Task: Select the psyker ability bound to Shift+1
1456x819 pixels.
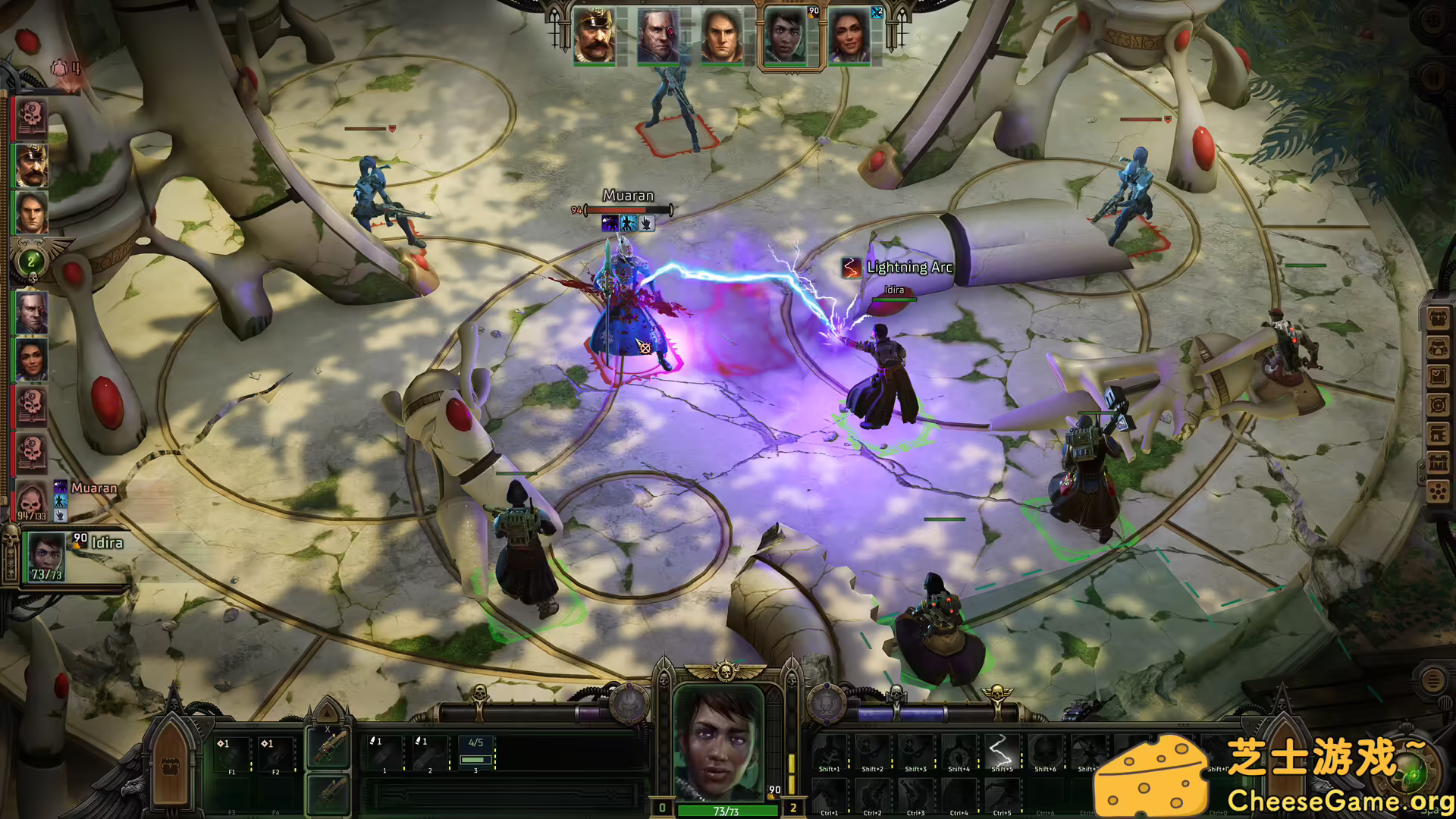Action: click(x=830, y=750)
